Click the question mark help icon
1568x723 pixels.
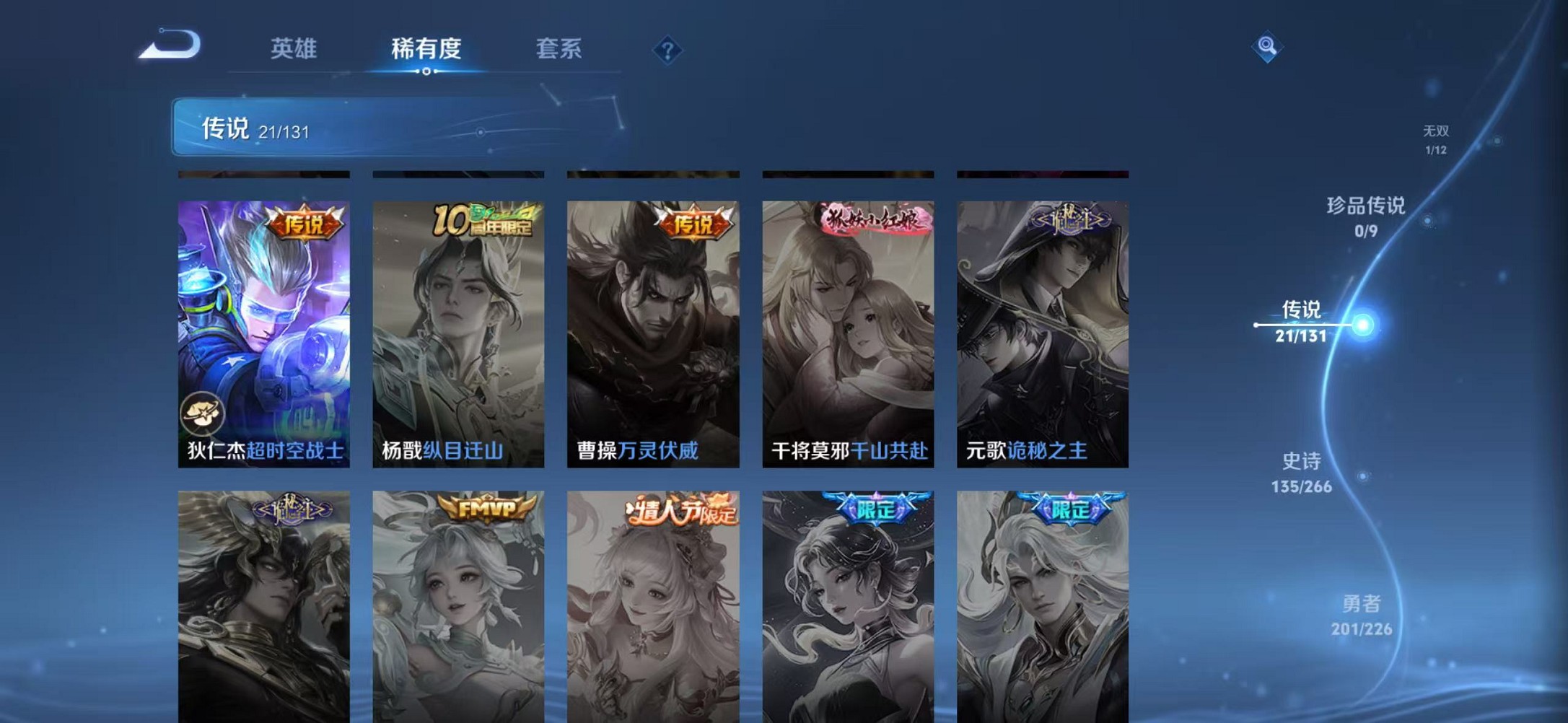(x=669, y=51)
